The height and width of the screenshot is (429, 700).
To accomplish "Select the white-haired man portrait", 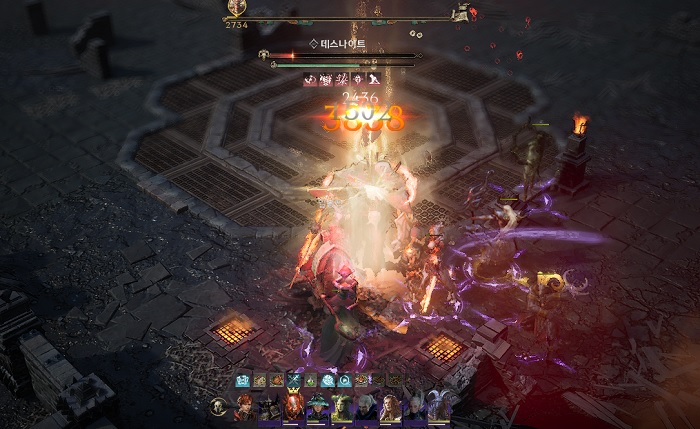I will 365,408.
